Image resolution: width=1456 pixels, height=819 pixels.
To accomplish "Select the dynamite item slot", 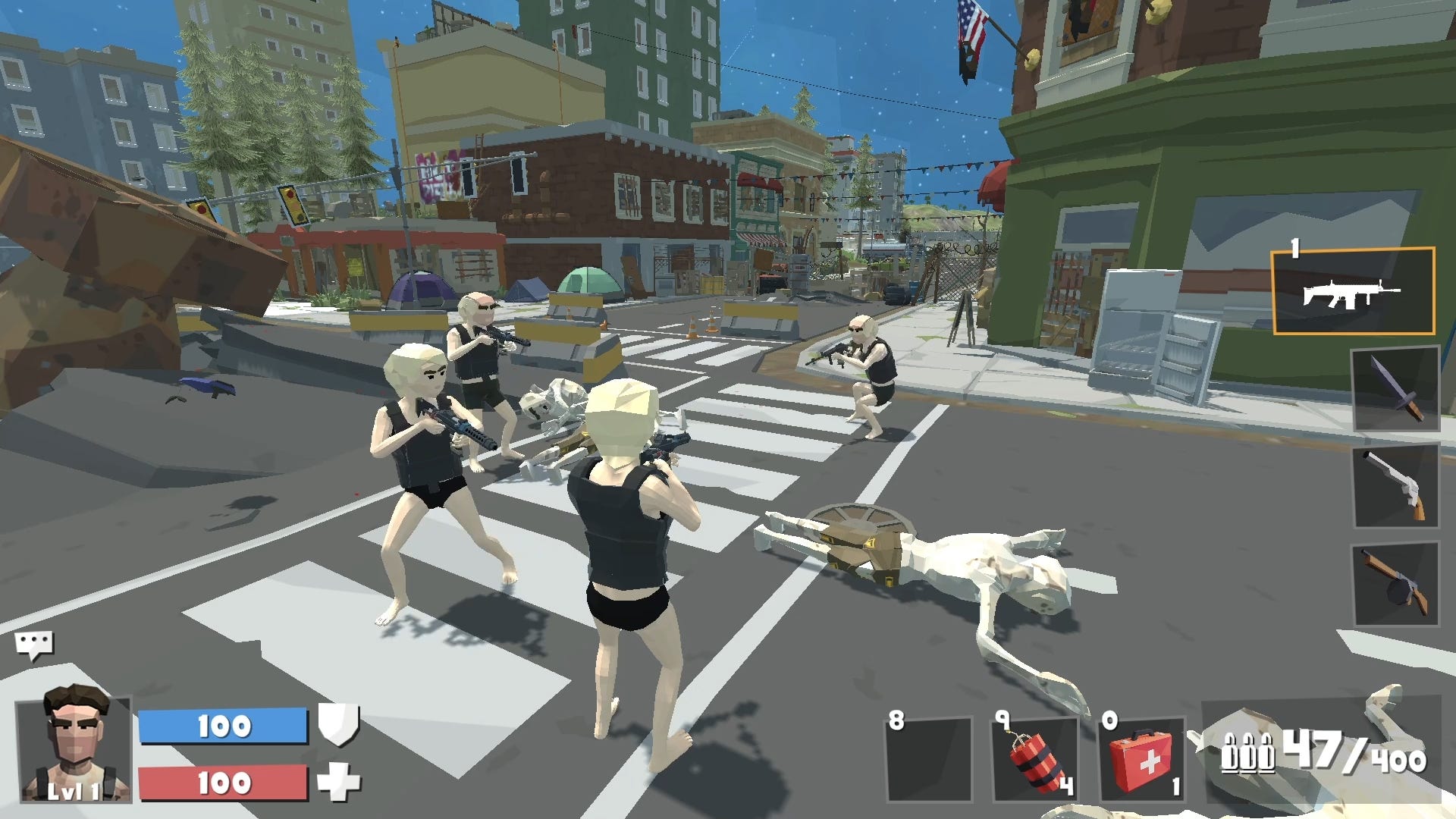I will tap(1034, 759).
